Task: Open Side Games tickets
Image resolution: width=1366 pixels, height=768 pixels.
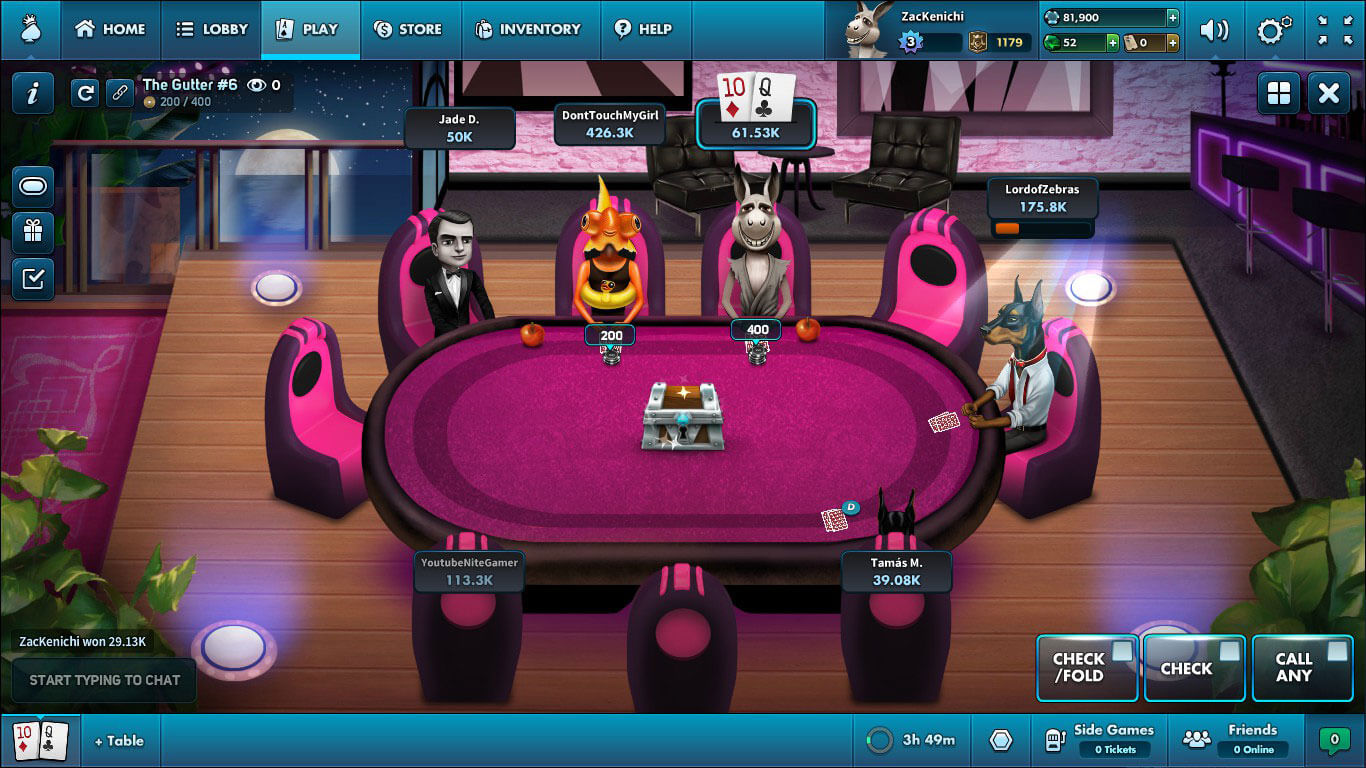Action: click(x=1099, y=740)
